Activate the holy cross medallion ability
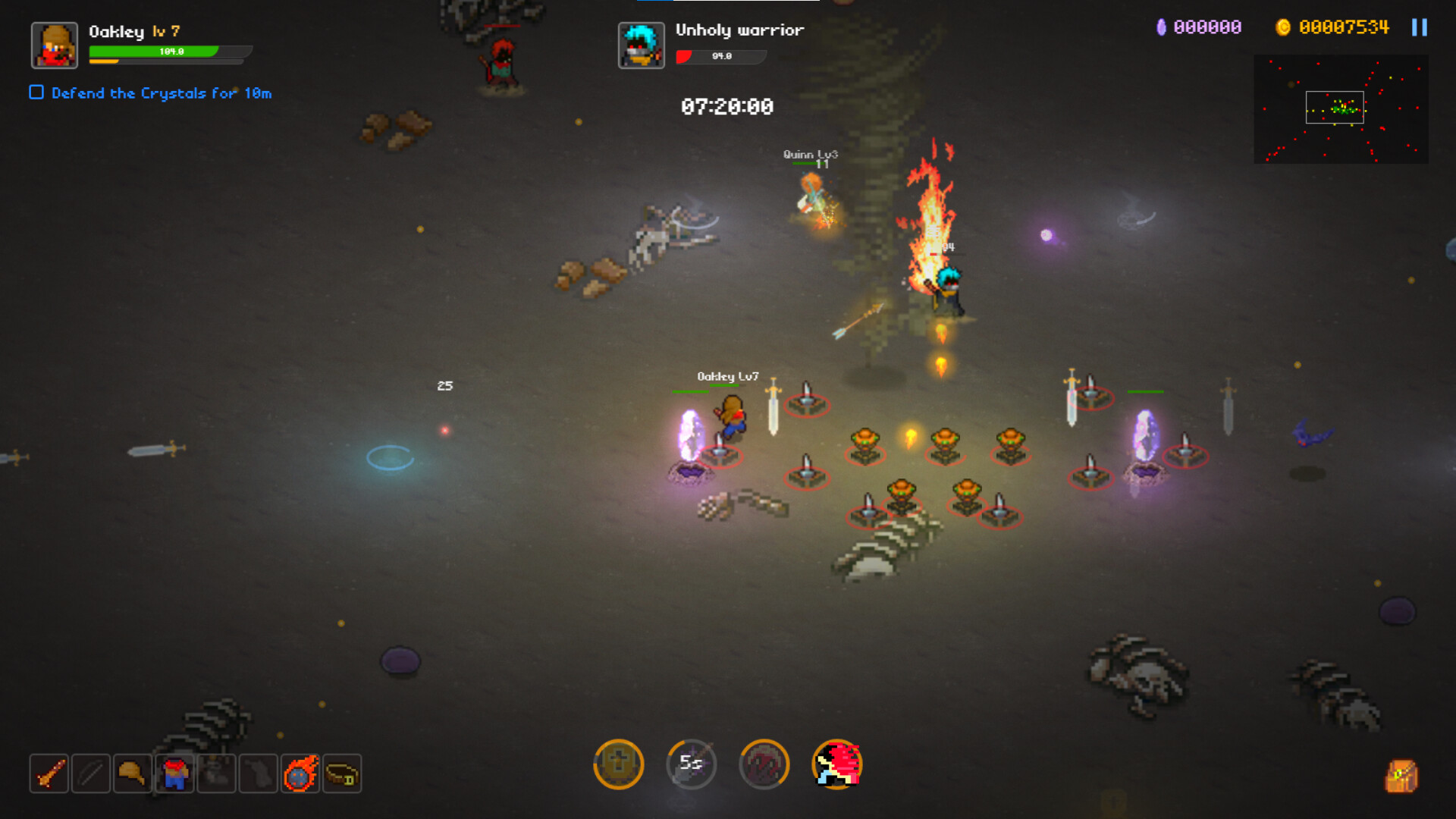This screenshot has width=1456, height=819. coord(618,765)
